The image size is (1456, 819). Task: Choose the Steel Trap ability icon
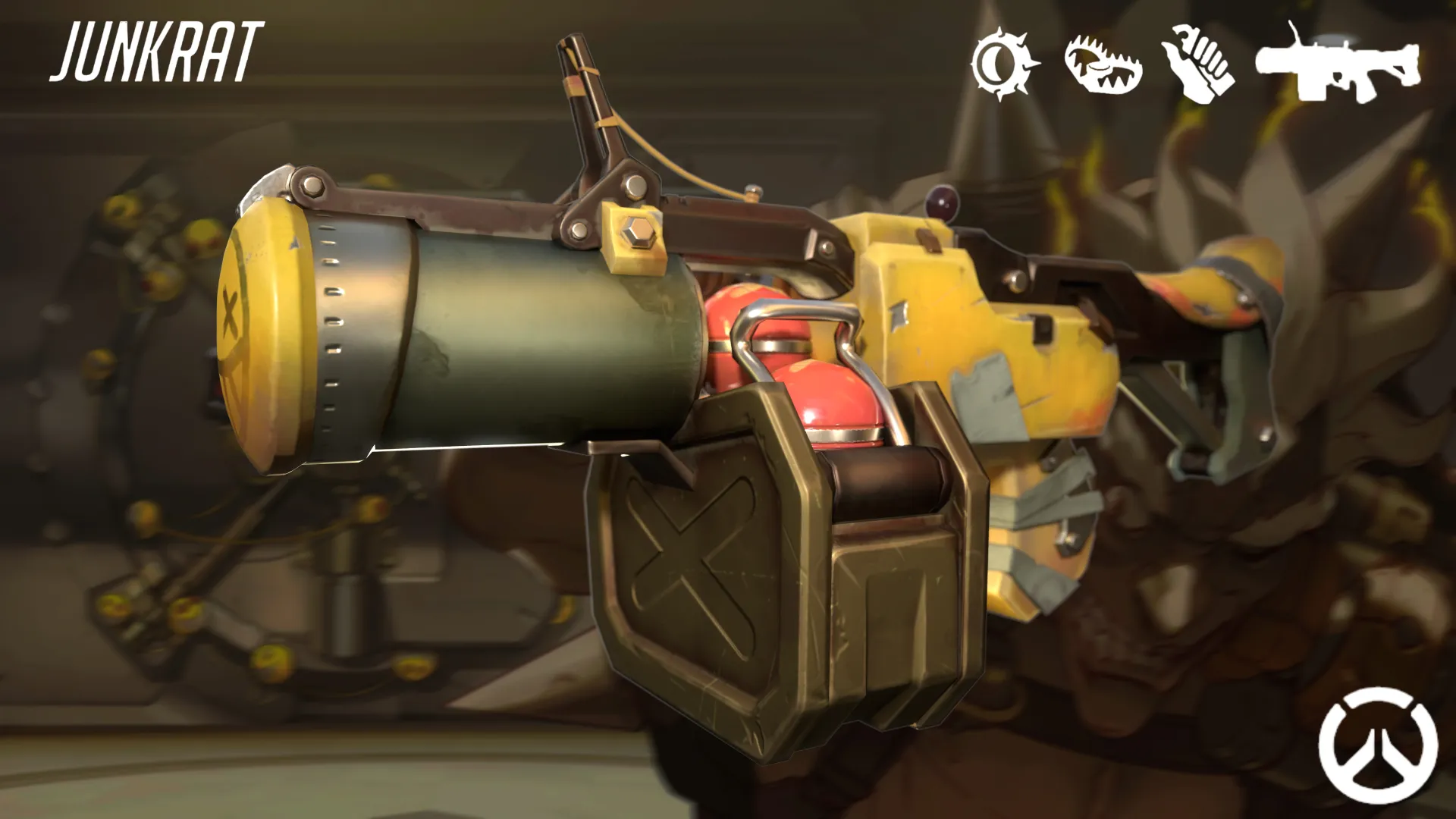pyautogui.click(x=1103, y=64)
